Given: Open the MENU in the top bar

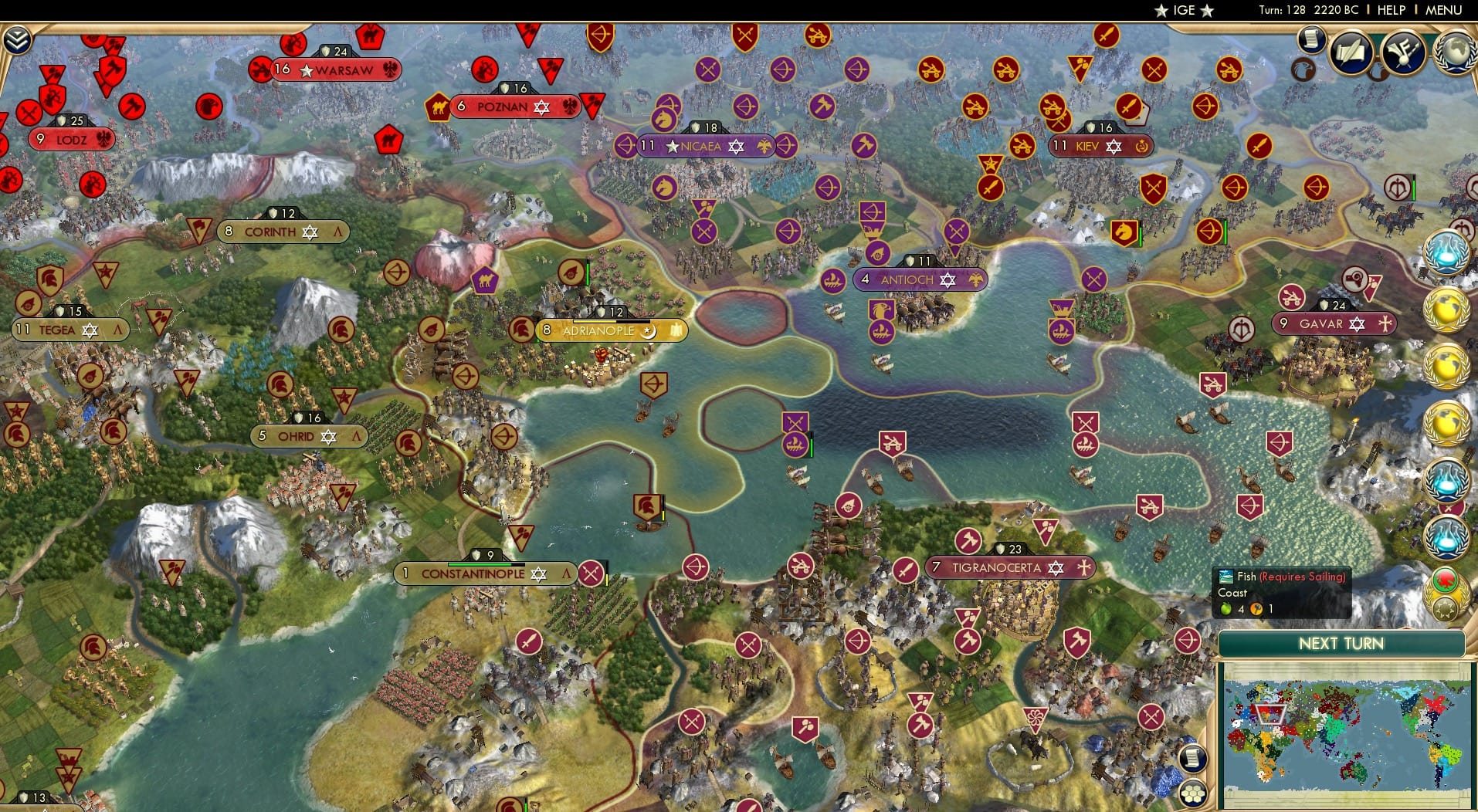Looking at the screenshot, I should point(1446,10).
